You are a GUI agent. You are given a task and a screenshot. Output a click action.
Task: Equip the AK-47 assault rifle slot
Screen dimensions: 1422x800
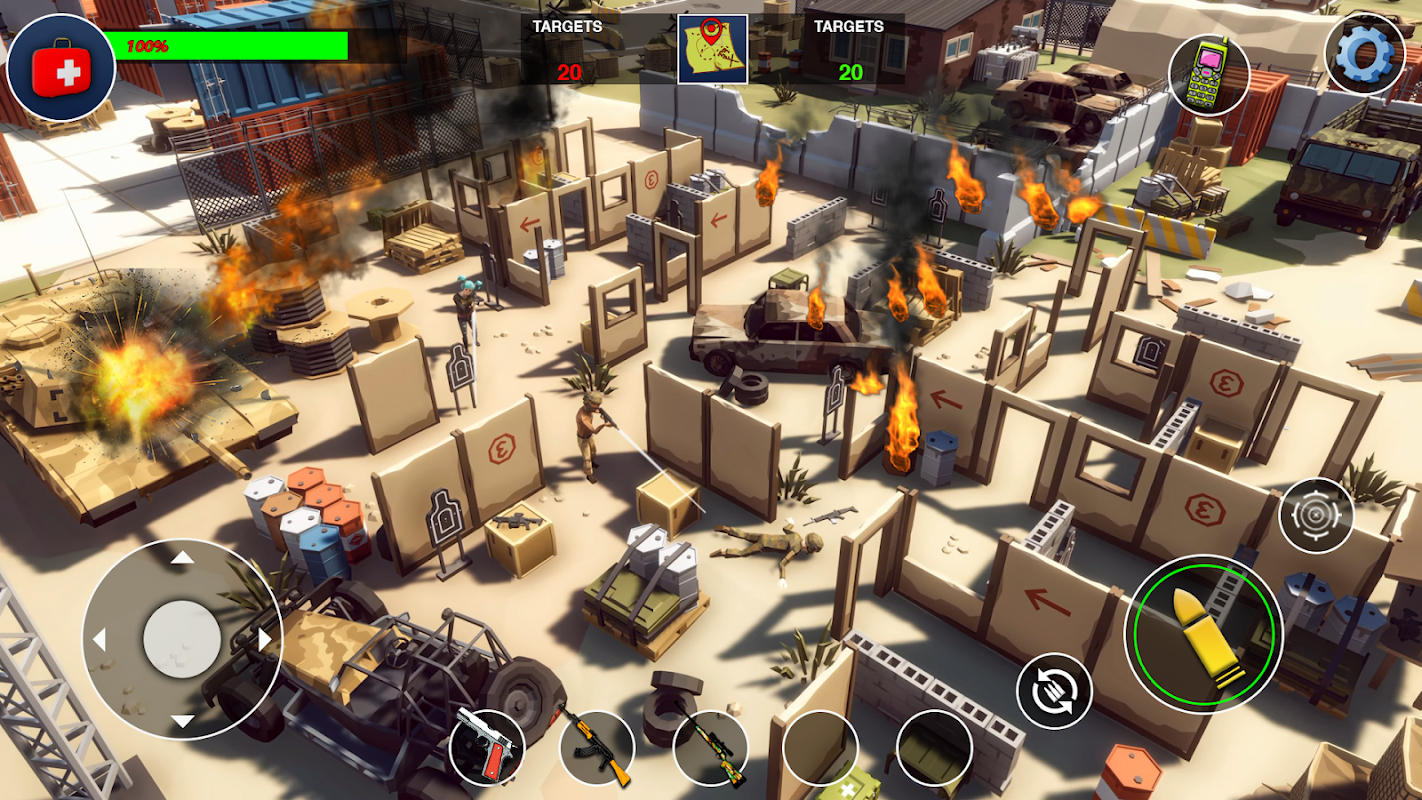point(597,748)
